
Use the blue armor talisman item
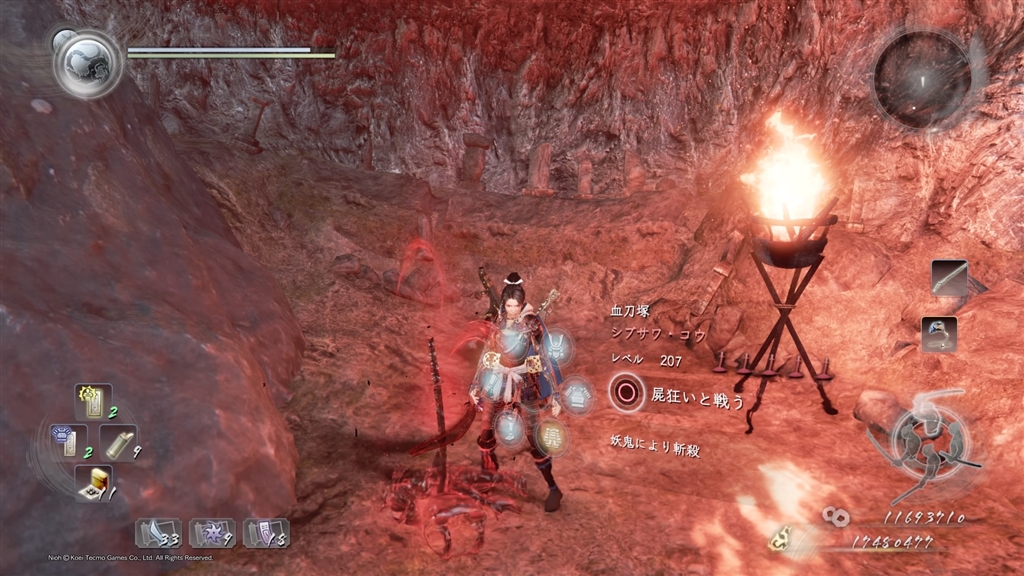pos(68,441)
